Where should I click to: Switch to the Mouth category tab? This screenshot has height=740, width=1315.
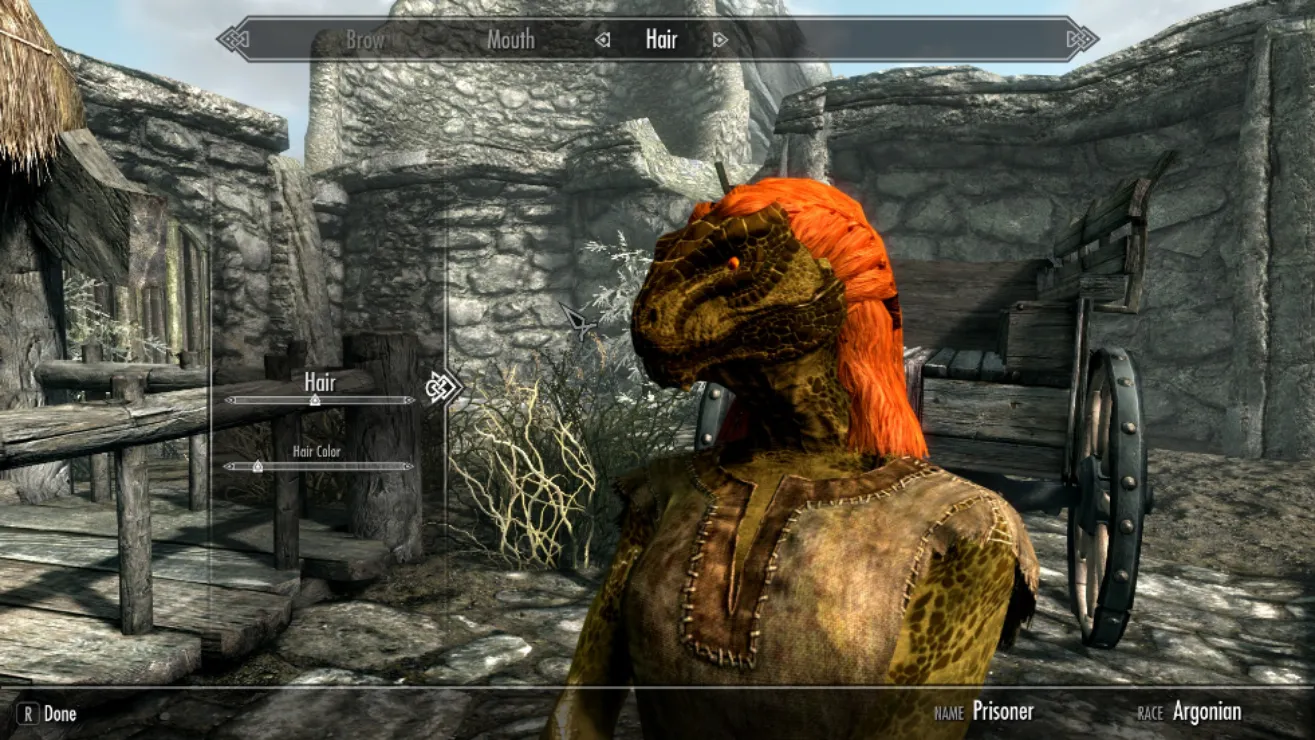click(510, 40)
